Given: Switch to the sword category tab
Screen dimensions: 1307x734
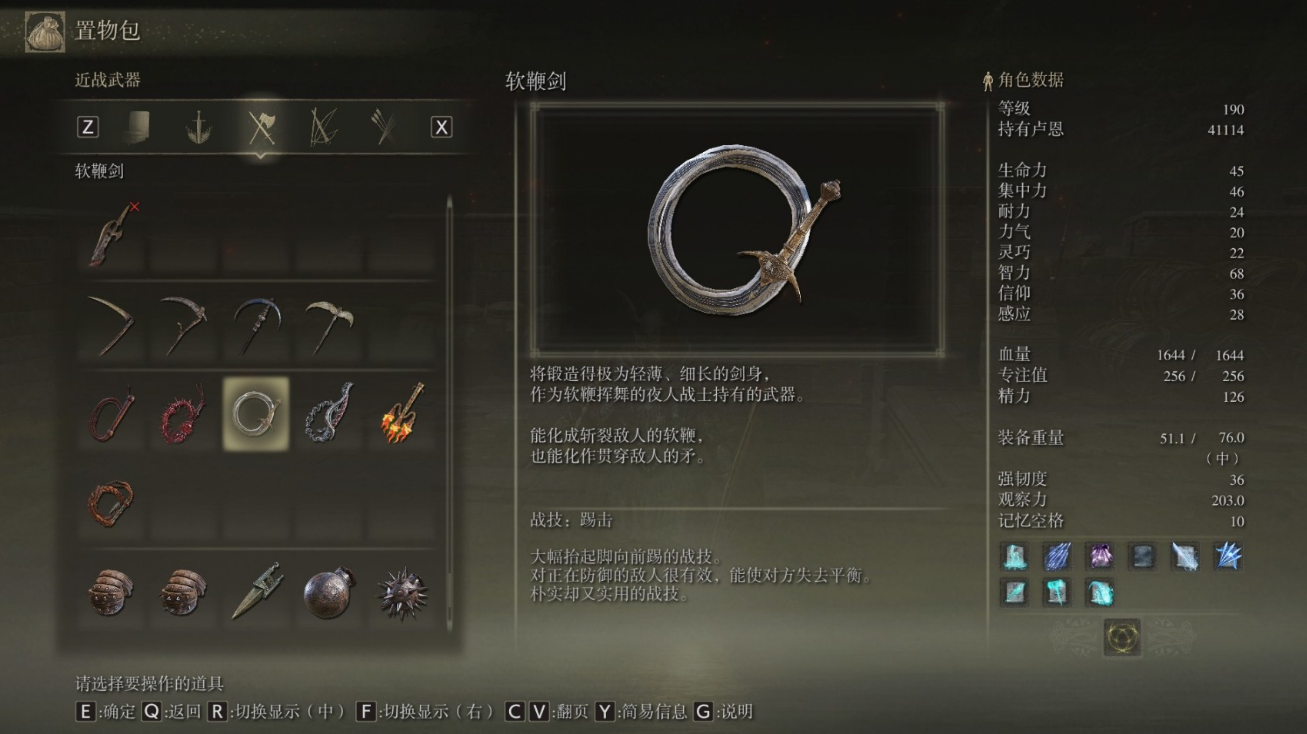Looking at the screenshot, I should [198, 127].
